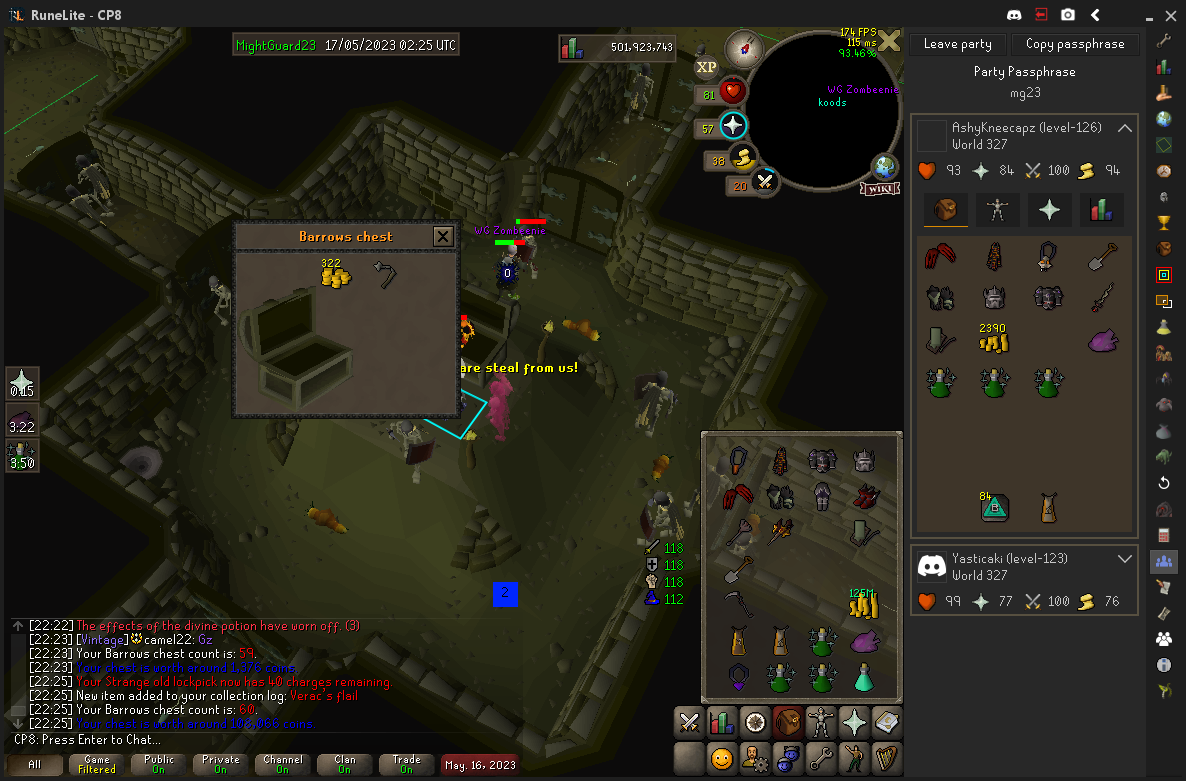This screenshot has width=1186, height=781.
Task: Activate quick prayers orb
Action: 734,126
